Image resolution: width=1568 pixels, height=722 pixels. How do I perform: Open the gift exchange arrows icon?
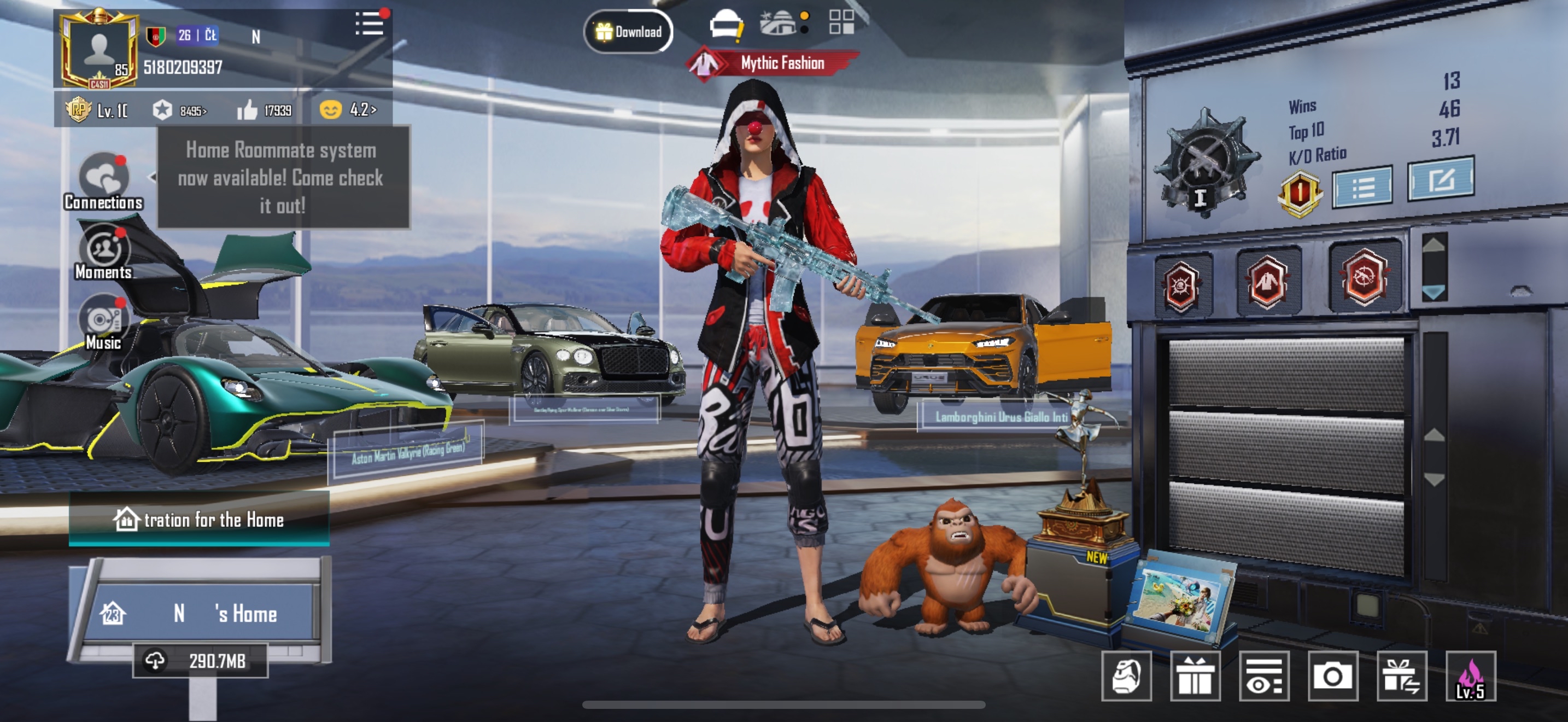tap(1401, 676)
